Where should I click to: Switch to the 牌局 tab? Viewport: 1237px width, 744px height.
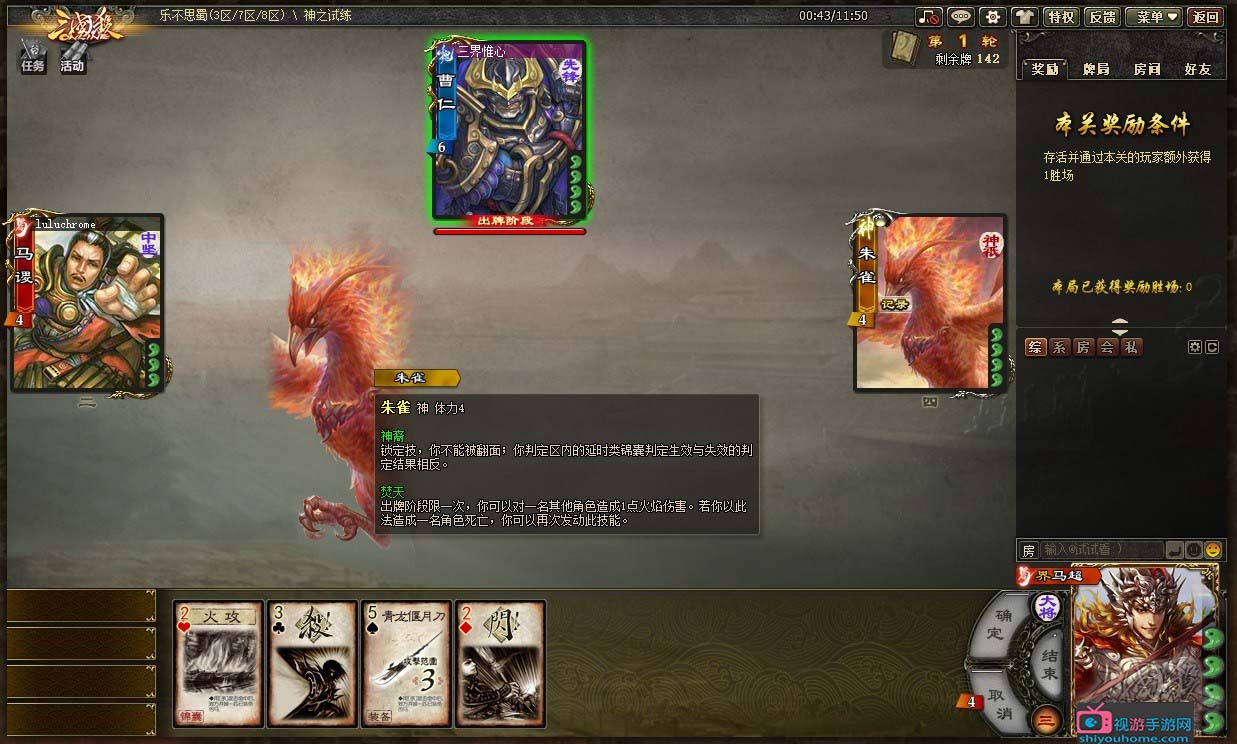click(1096, 69)
